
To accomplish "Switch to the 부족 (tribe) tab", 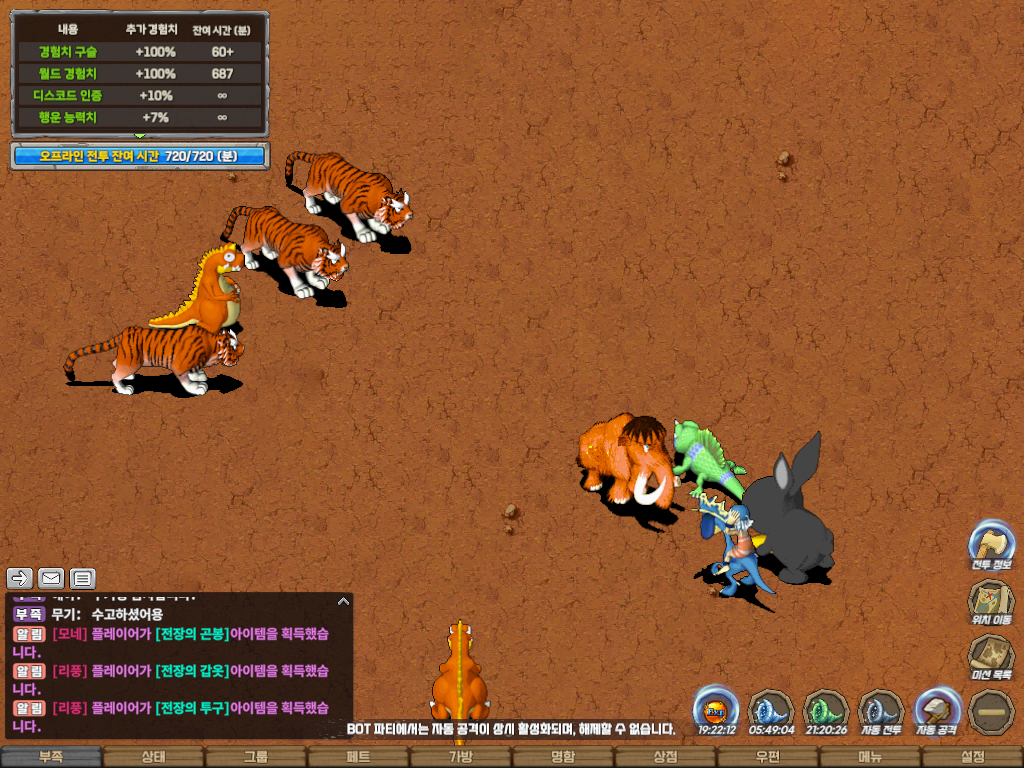I will [51, 757].
